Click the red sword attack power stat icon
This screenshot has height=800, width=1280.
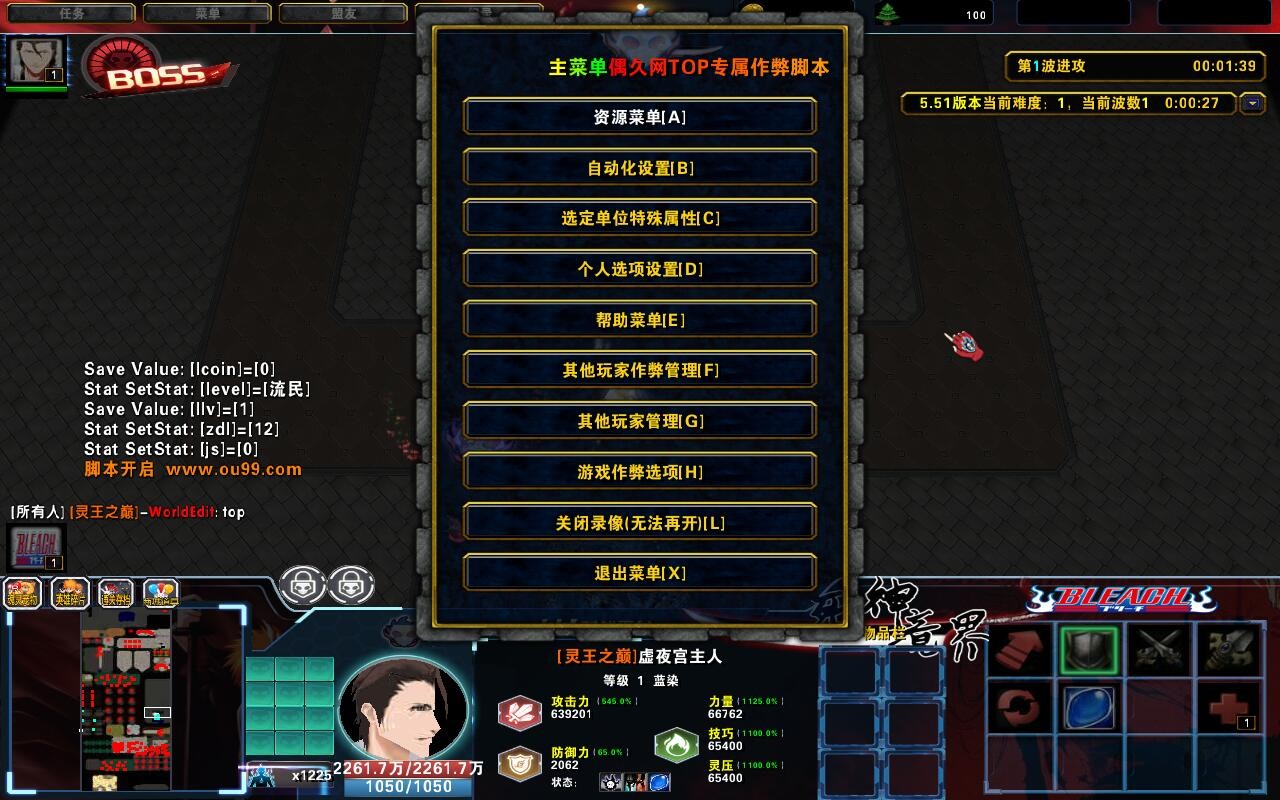tap(519, 714)
